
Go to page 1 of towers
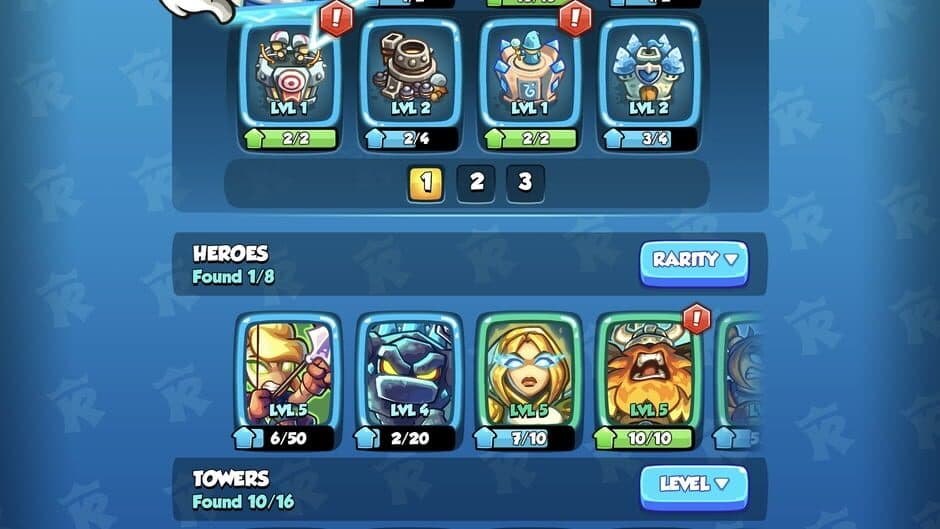426,182
